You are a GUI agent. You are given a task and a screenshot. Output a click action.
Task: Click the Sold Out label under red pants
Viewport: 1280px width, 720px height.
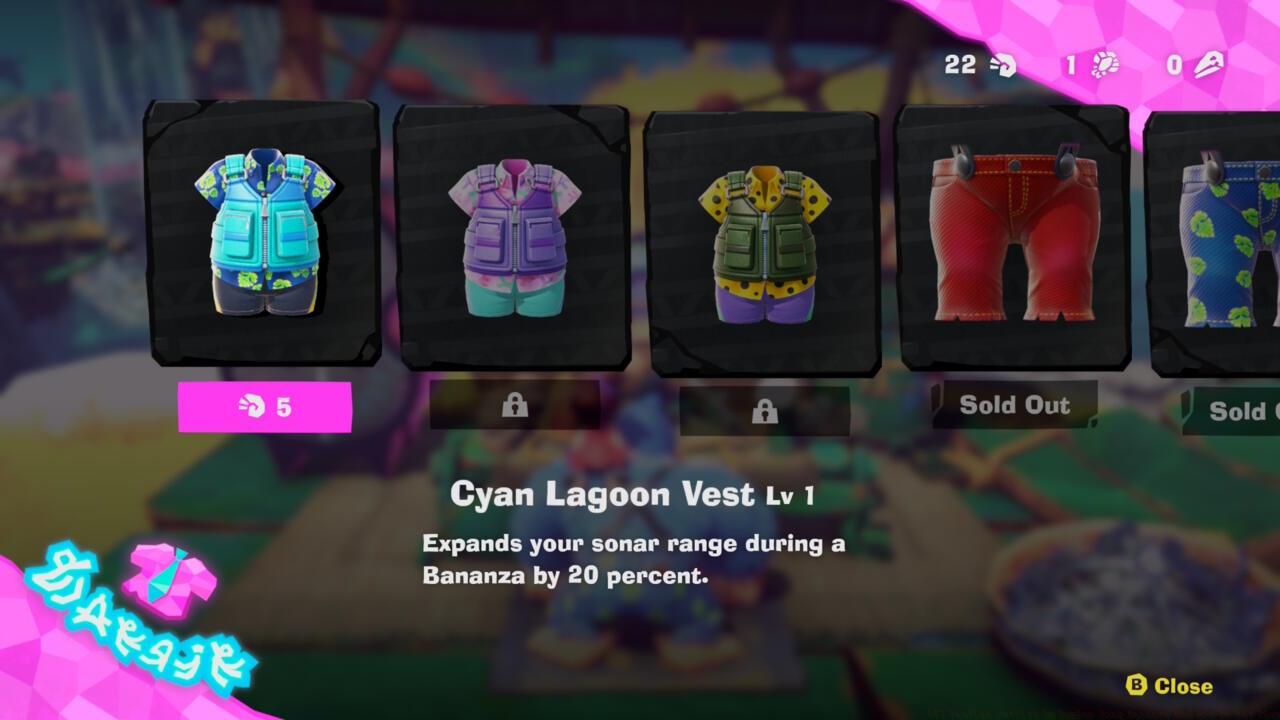point(1014,406)
